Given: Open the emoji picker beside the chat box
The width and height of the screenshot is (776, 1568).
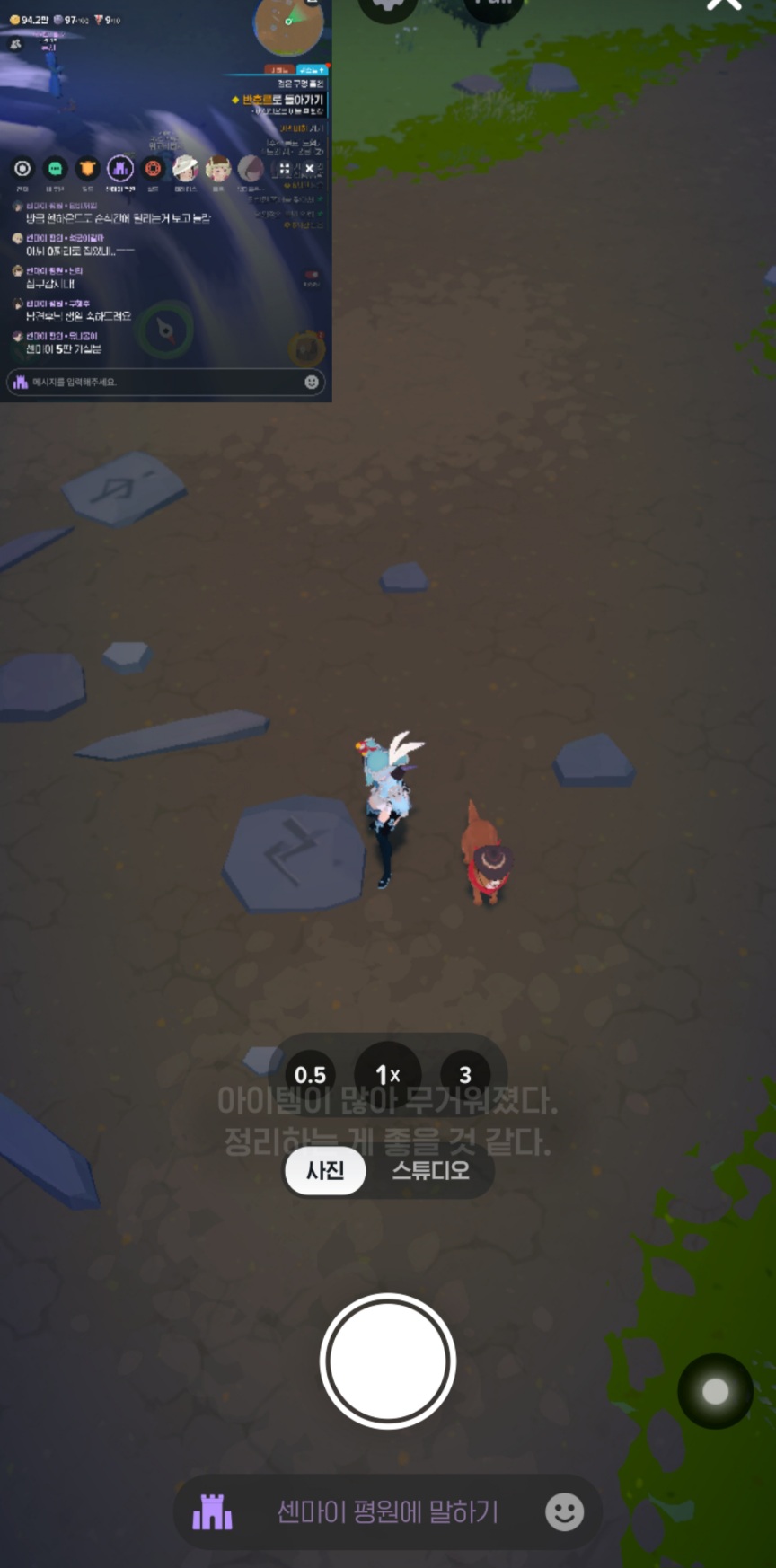Looking at the screenshot, I should coord(564,1512).
